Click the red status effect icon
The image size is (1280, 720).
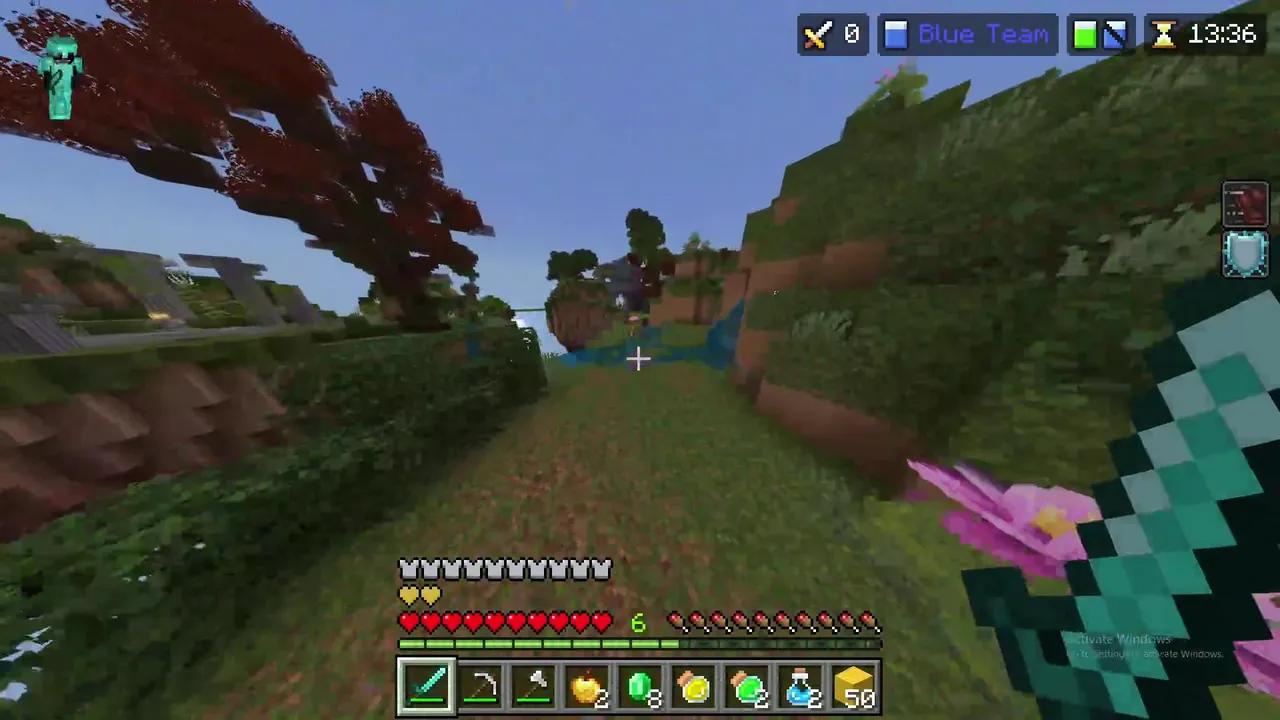click(x=1245, y=203)
